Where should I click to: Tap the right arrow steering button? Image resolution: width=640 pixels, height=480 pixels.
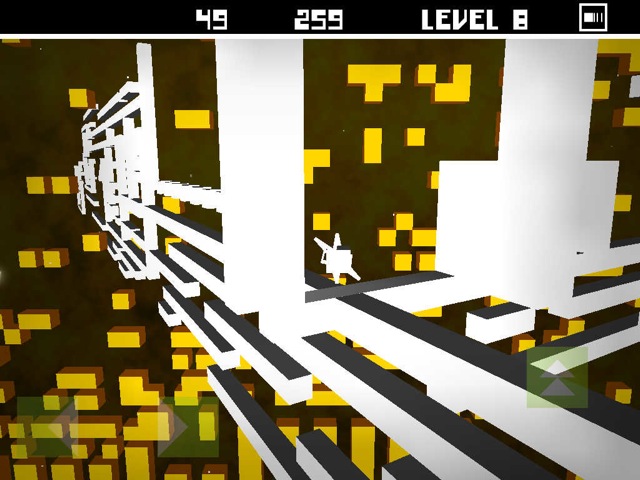[x=187, y=427]
